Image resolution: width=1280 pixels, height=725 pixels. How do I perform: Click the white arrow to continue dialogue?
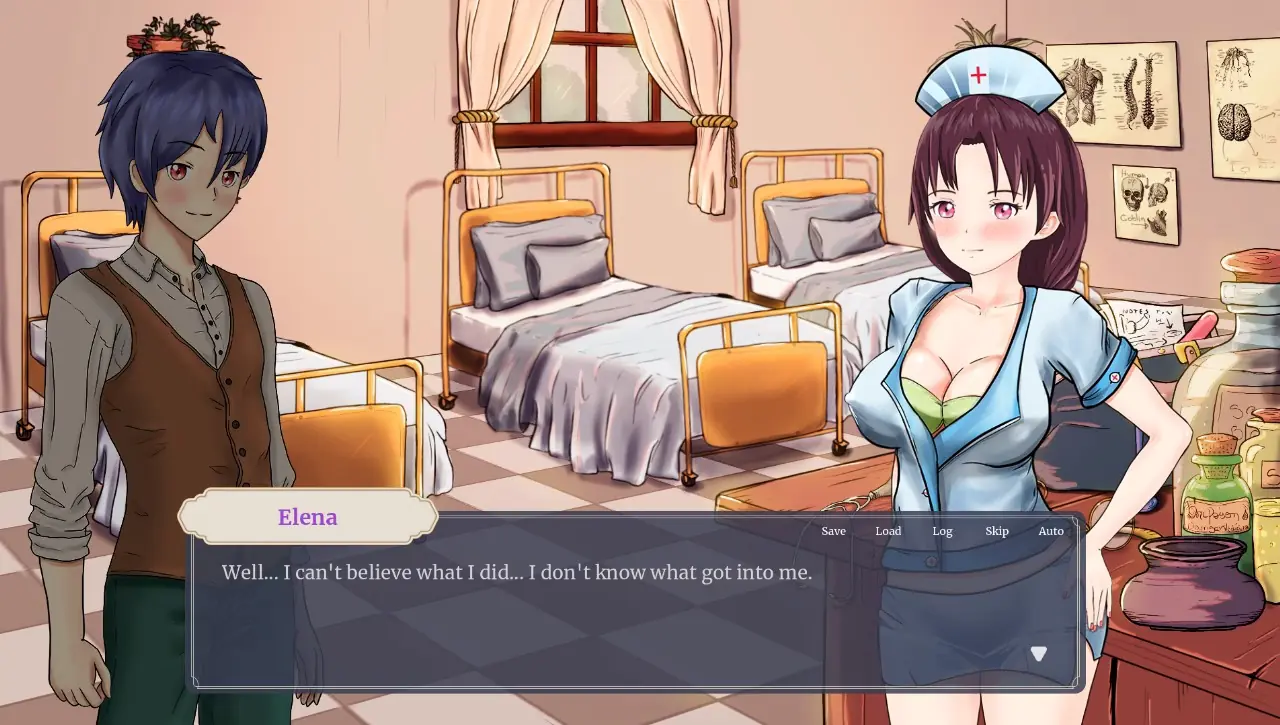(1038, 654)
